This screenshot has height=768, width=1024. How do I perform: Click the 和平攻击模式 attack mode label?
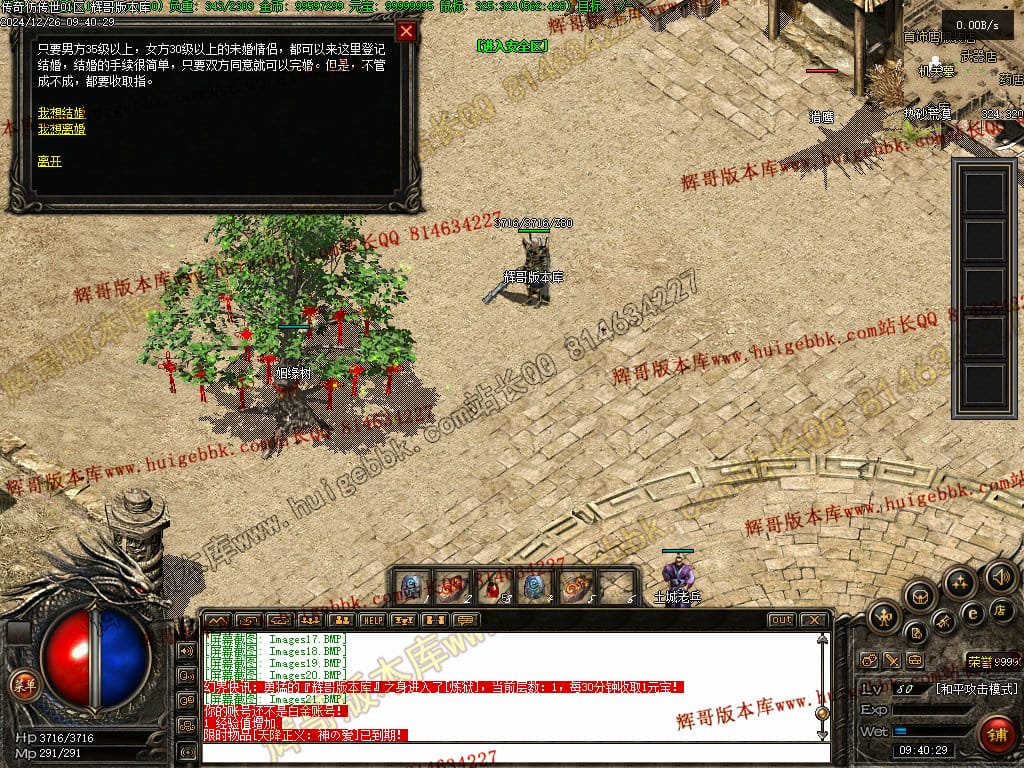pos(976,689)
